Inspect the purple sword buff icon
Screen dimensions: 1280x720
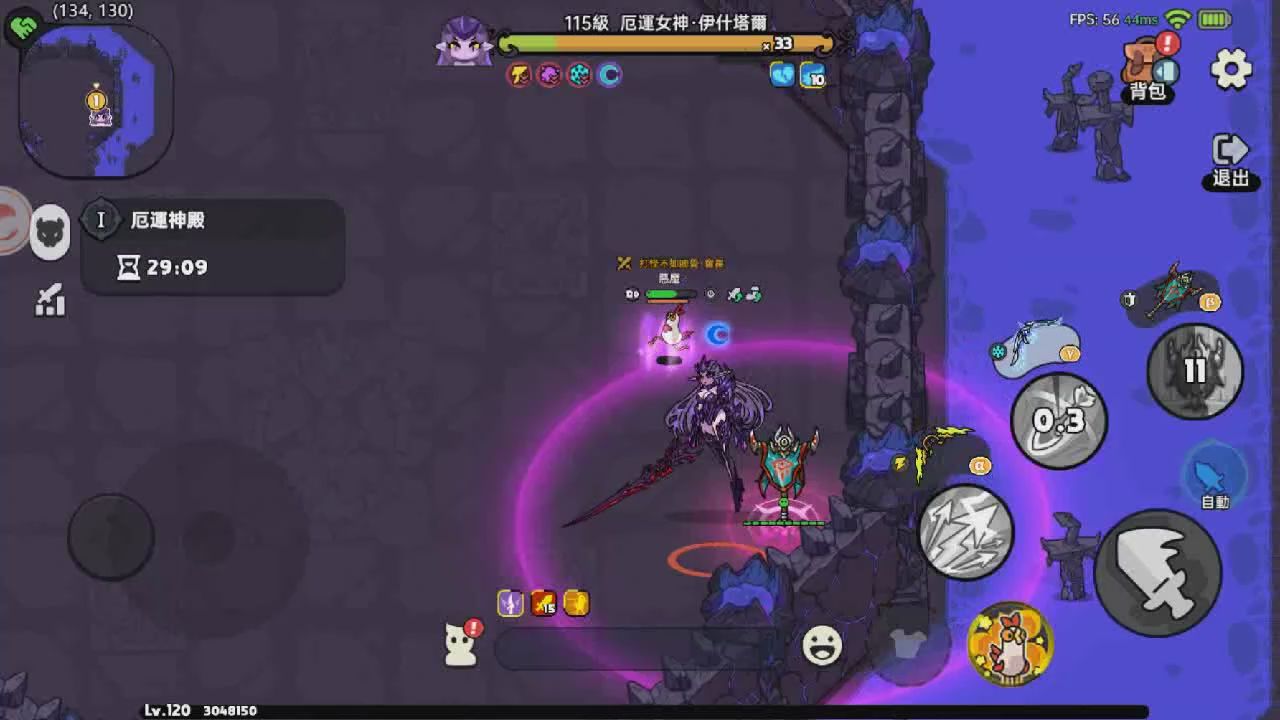pos(511,603)
